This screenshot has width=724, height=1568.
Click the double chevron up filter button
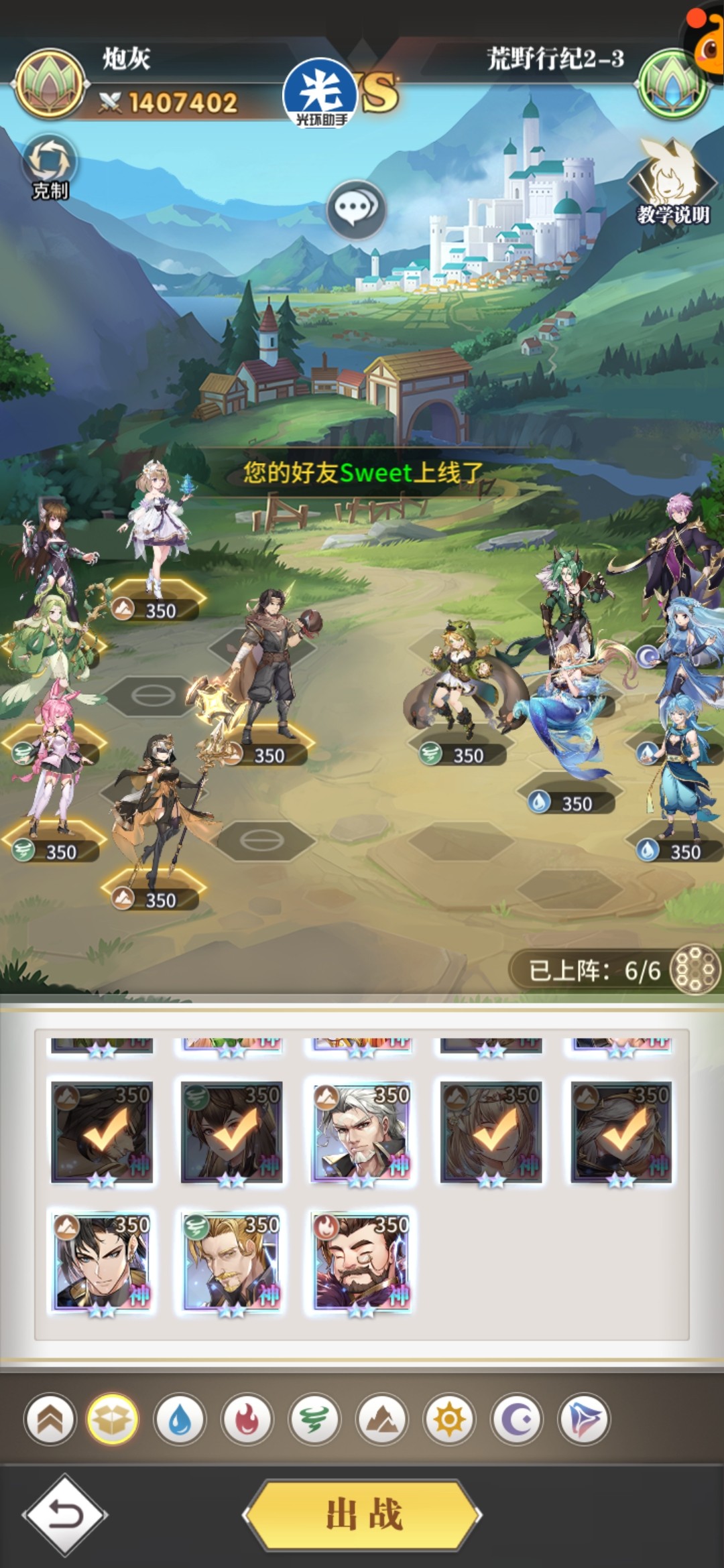50,1419
